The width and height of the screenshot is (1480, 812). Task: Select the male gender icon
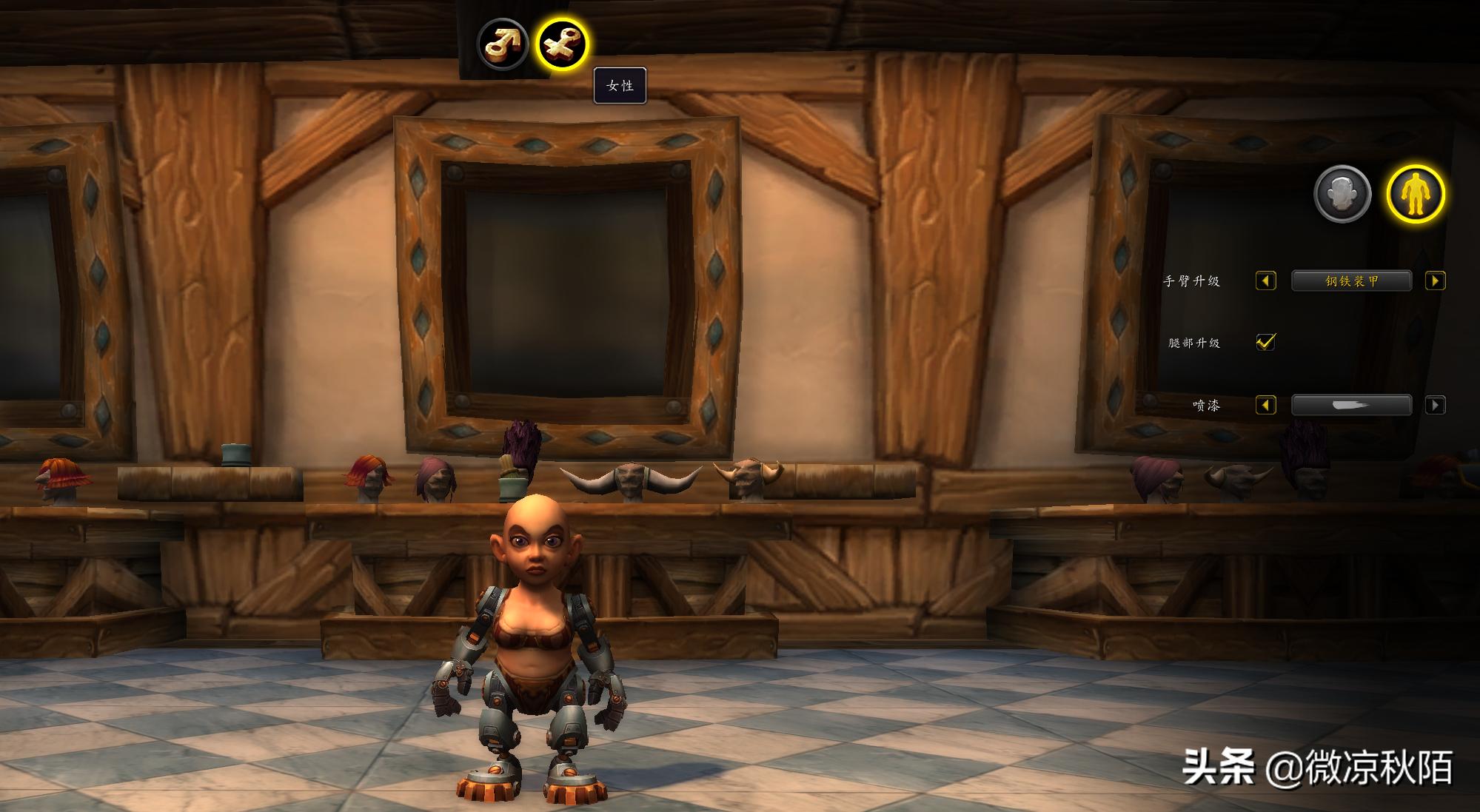[503, 44]
